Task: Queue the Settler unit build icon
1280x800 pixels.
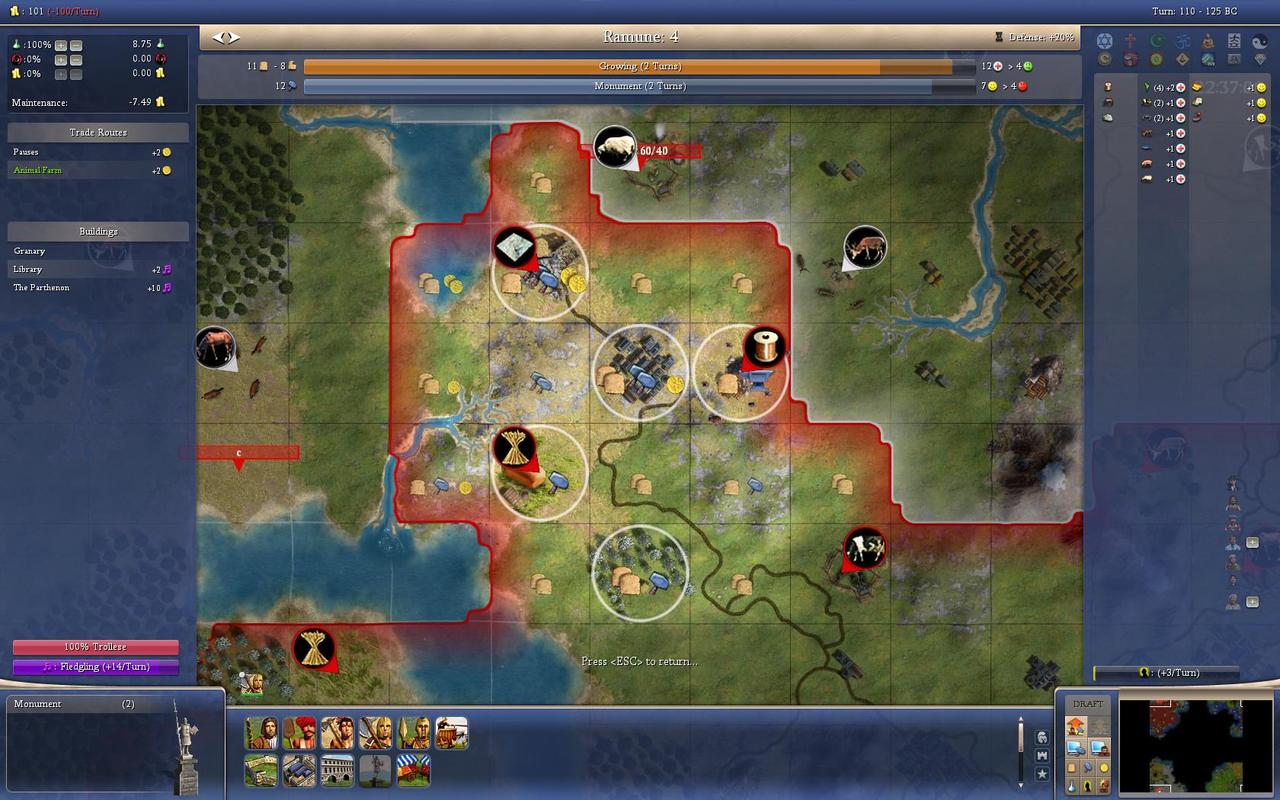Action: 261,733
